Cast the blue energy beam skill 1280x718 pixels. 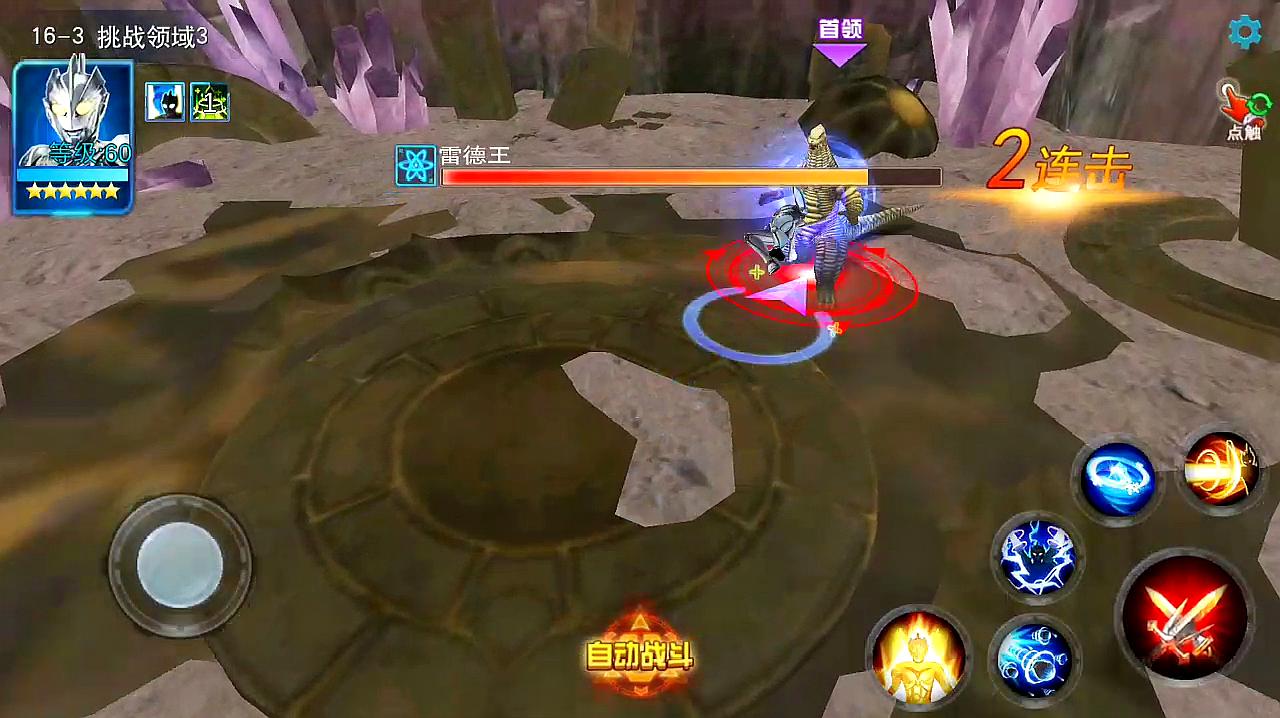(1034, 658)
